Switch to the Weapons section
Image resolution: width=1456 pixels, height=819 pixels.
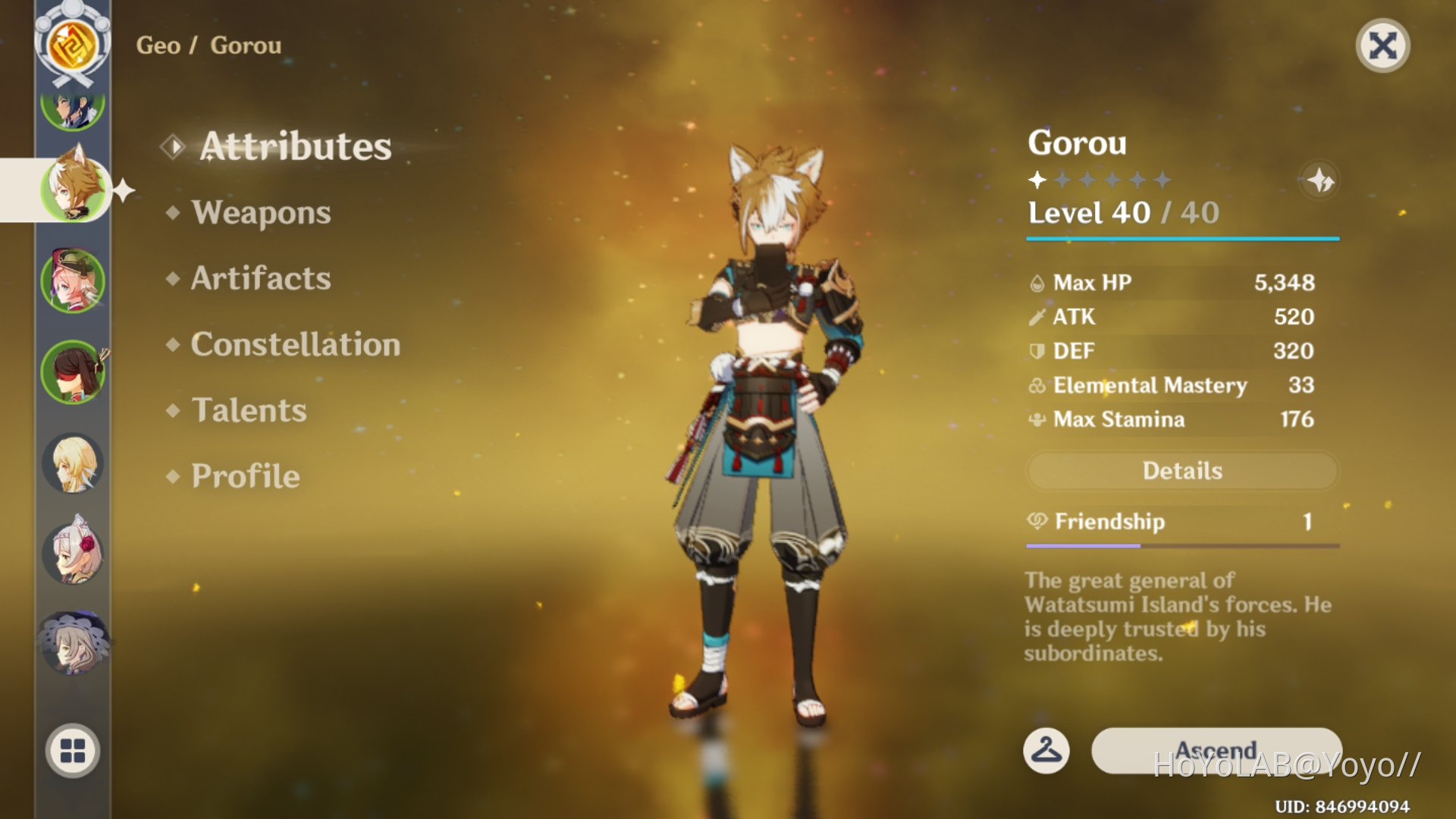click(x=261, y=213)
